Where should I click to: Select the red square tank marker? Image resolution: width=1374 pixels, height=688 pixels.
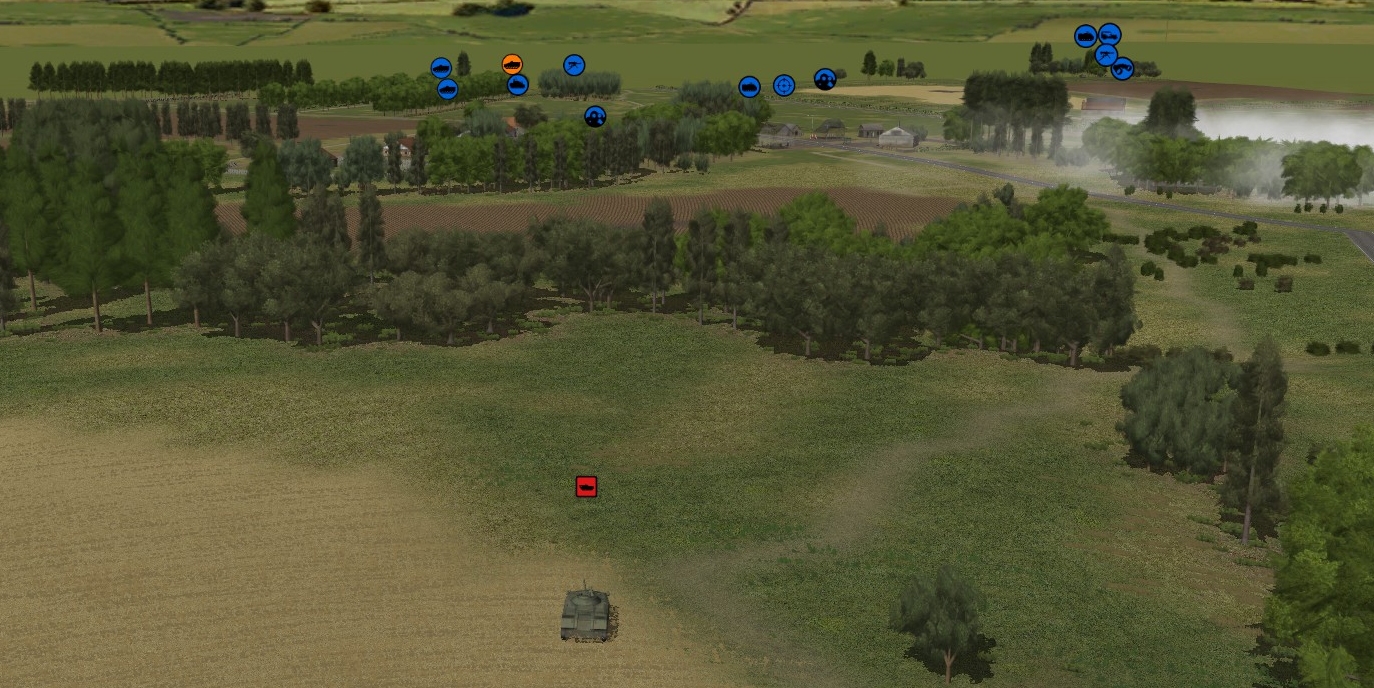click(586, 487)
